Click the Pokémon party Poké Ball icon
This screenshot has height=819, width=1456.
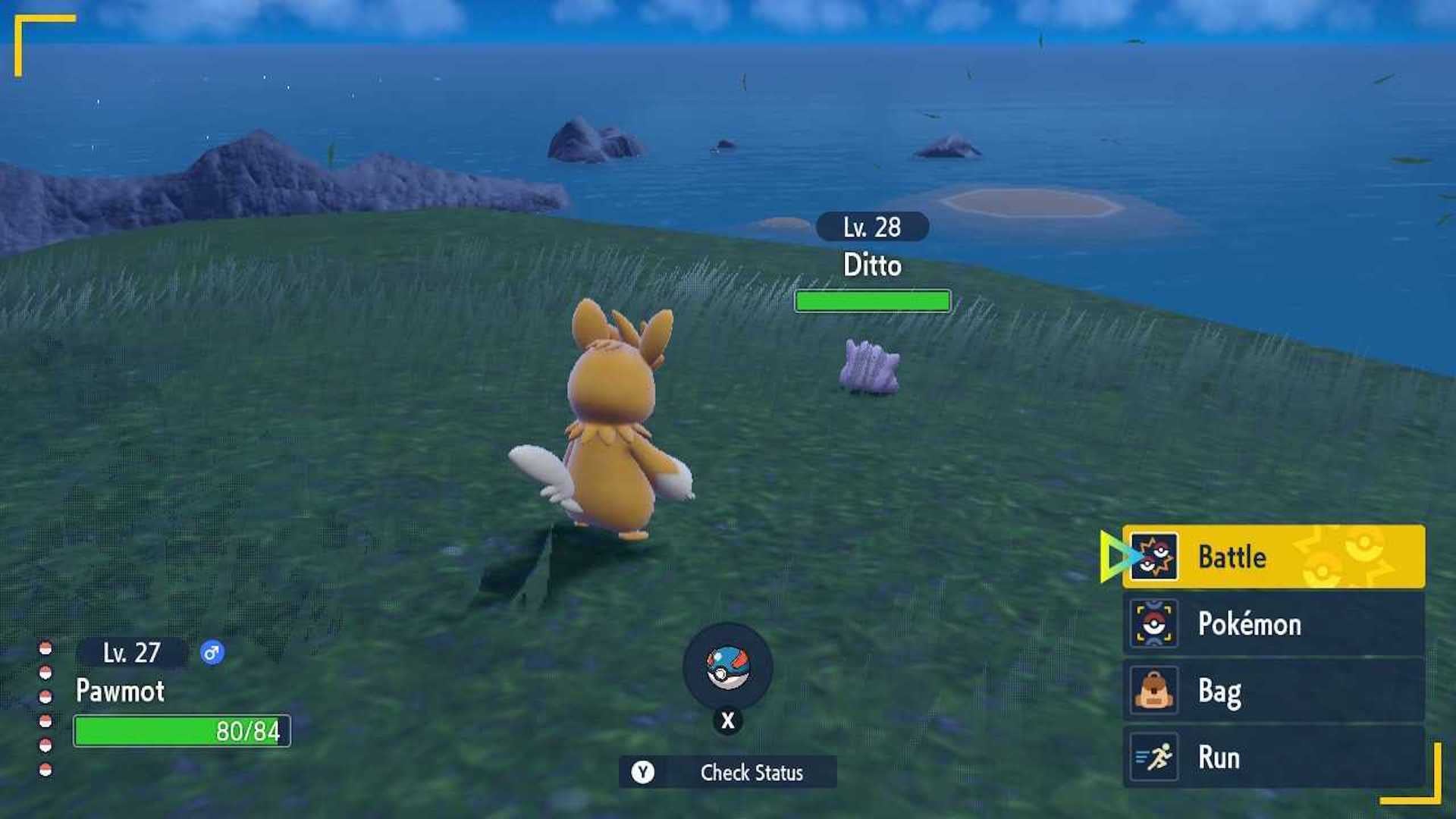click(x=1155, y=624)
